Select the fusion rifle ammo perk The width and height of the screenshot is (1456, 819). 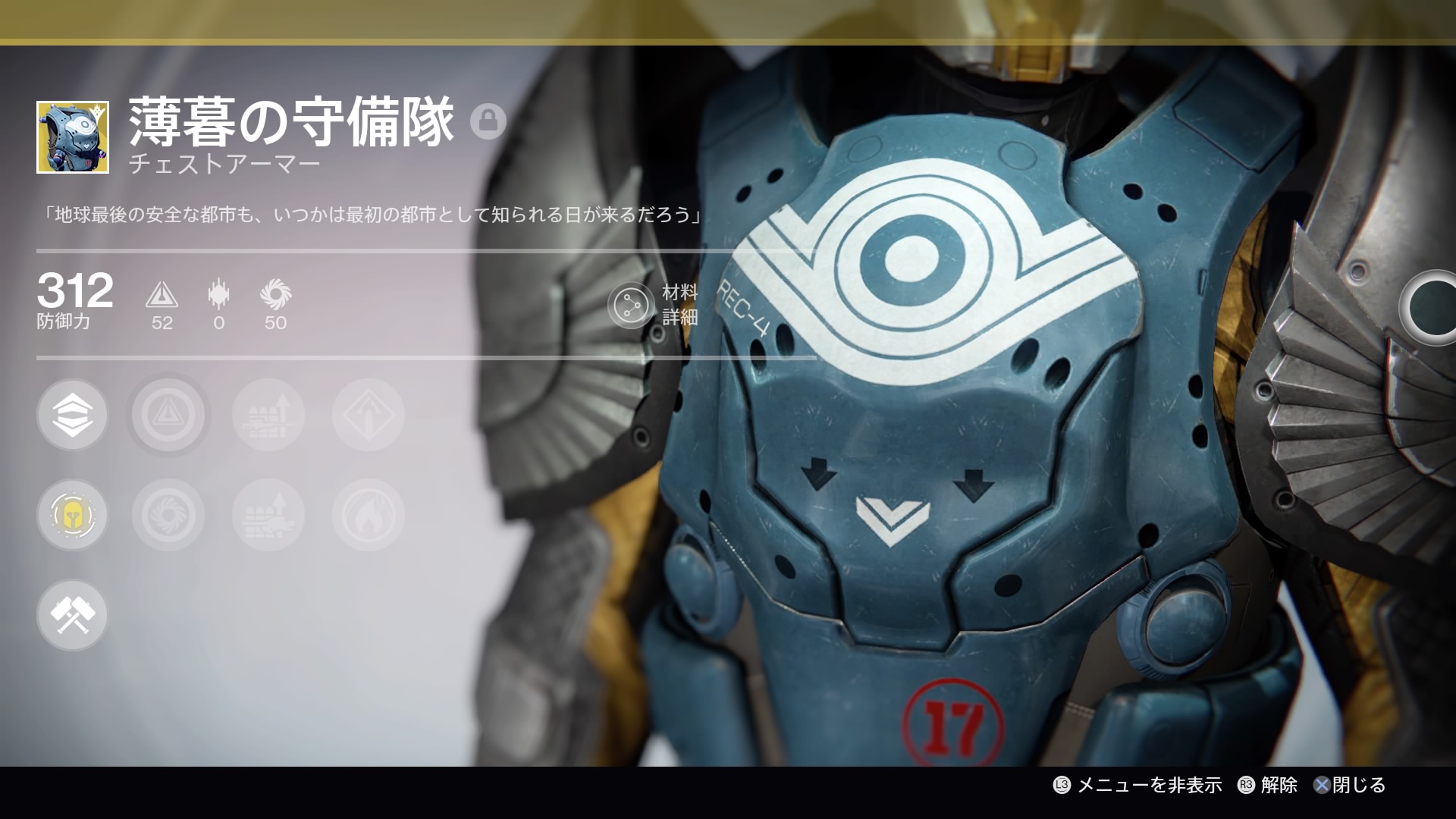click(x=268, y=516)
